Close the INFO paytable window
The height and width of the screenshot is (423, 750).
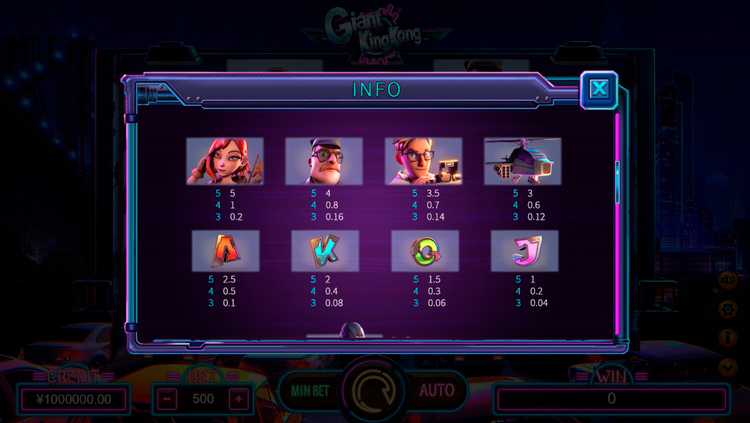599,89
